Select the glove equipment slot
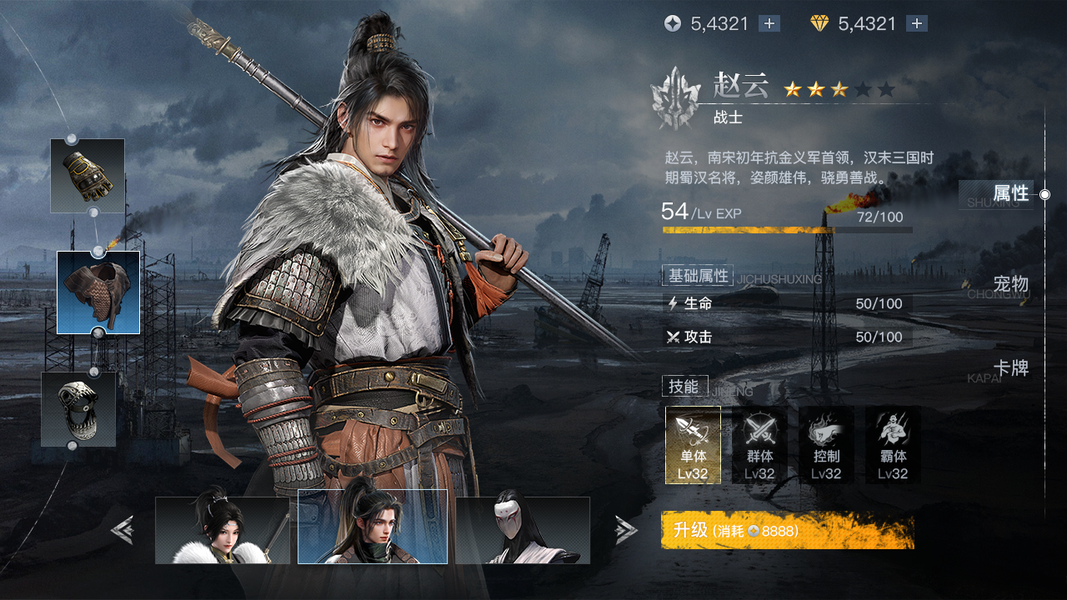 [88, 175]
